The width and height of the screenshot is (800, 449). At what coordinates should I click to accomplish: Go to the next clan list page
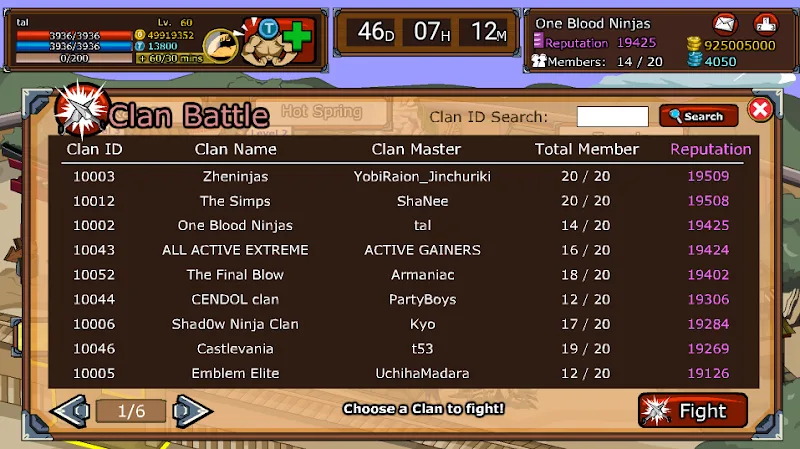193,410
